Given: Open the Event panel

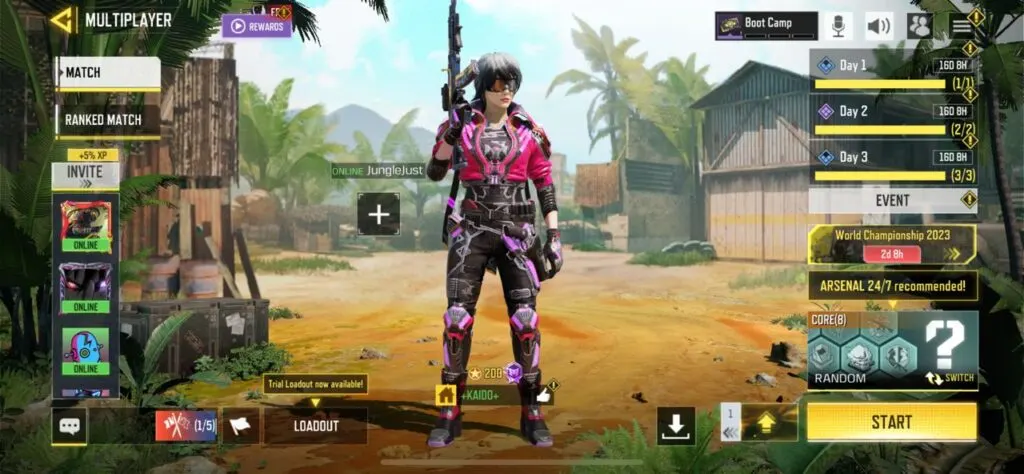Looking at the screenshot, I should coord(892,200).
